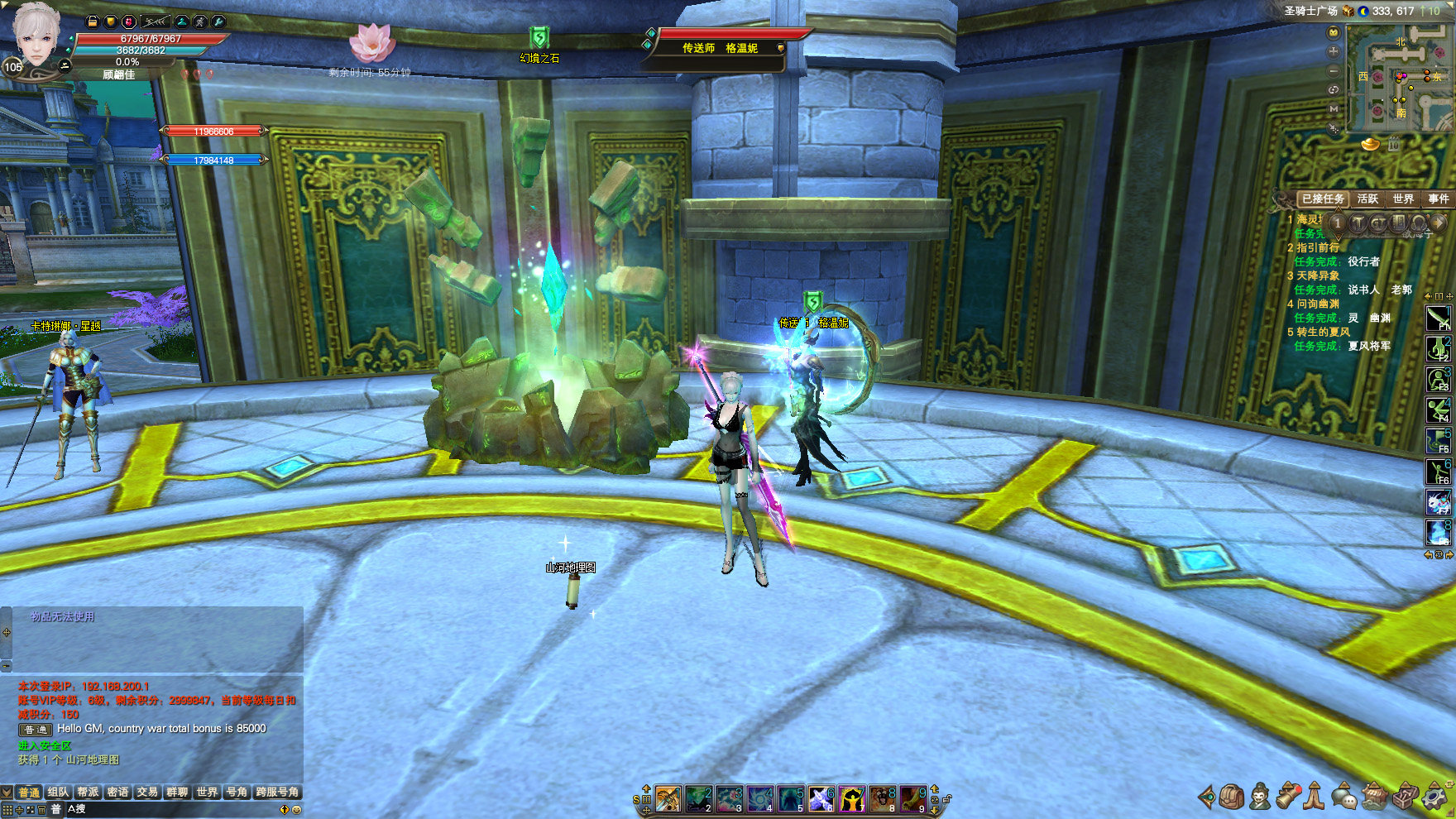Switch chat to the 世界 world channel tab
The image size is (1456, 819).
pos(207,792)
